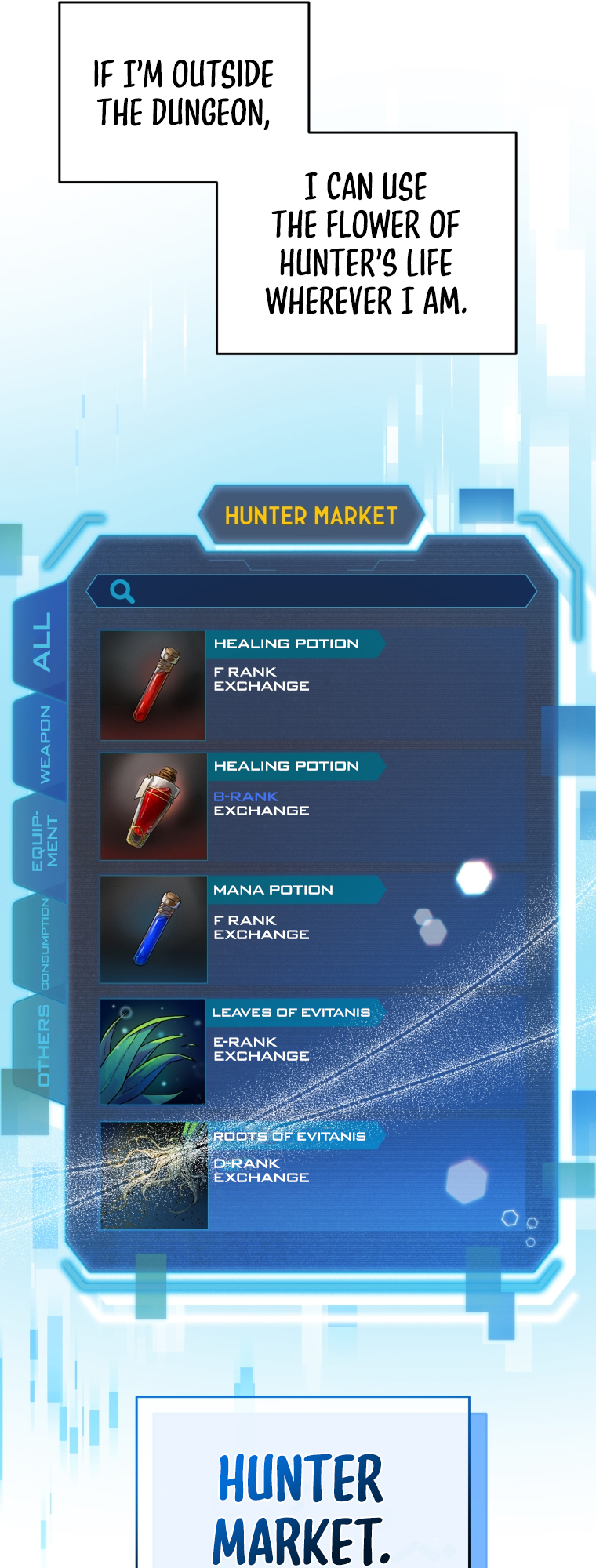The image size is (596, 1568).
Task: Show the CONSUMPTION category tab
Action: tap(44, 944)
